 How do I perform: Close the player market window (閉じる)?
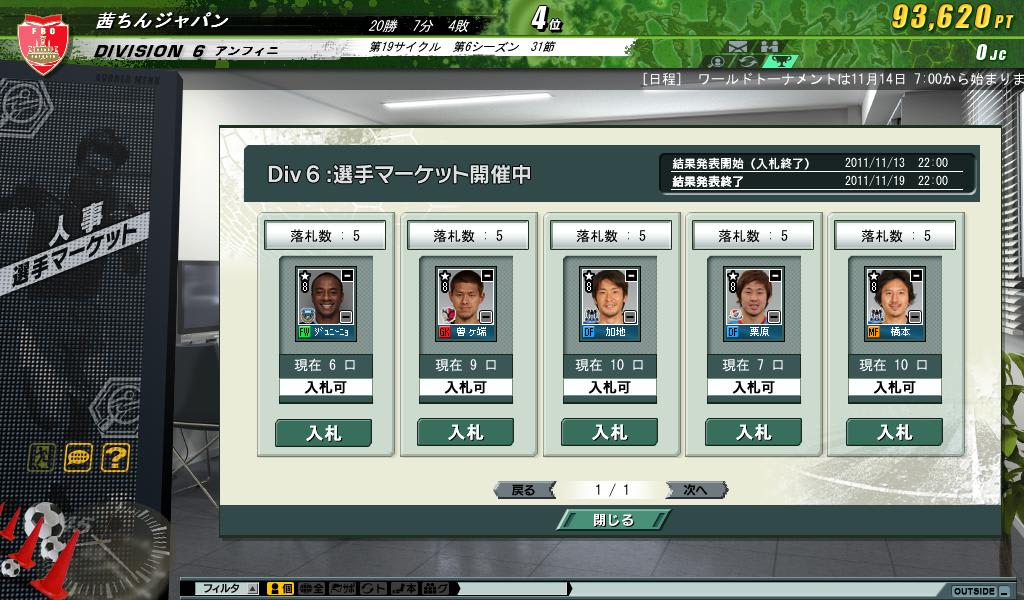[611, 519]
